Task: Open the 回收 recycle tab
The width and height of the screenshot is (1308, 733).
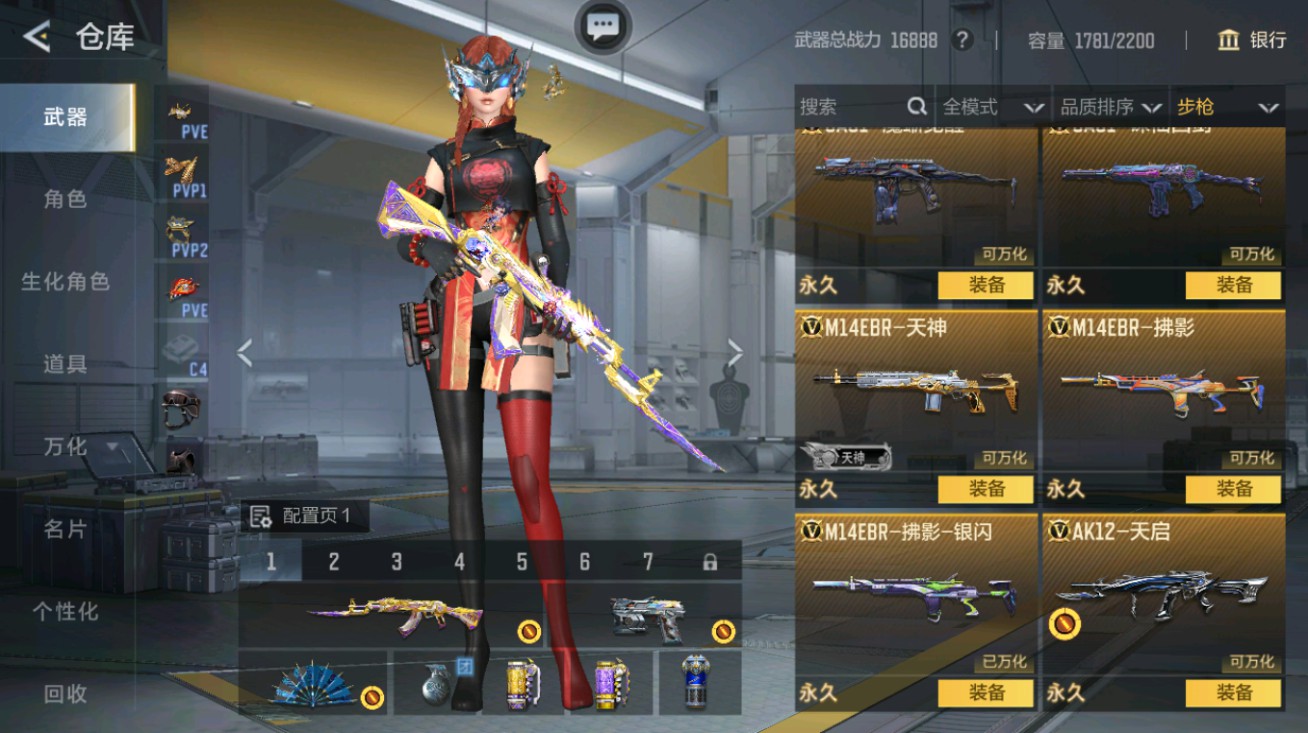Action: 66,693
